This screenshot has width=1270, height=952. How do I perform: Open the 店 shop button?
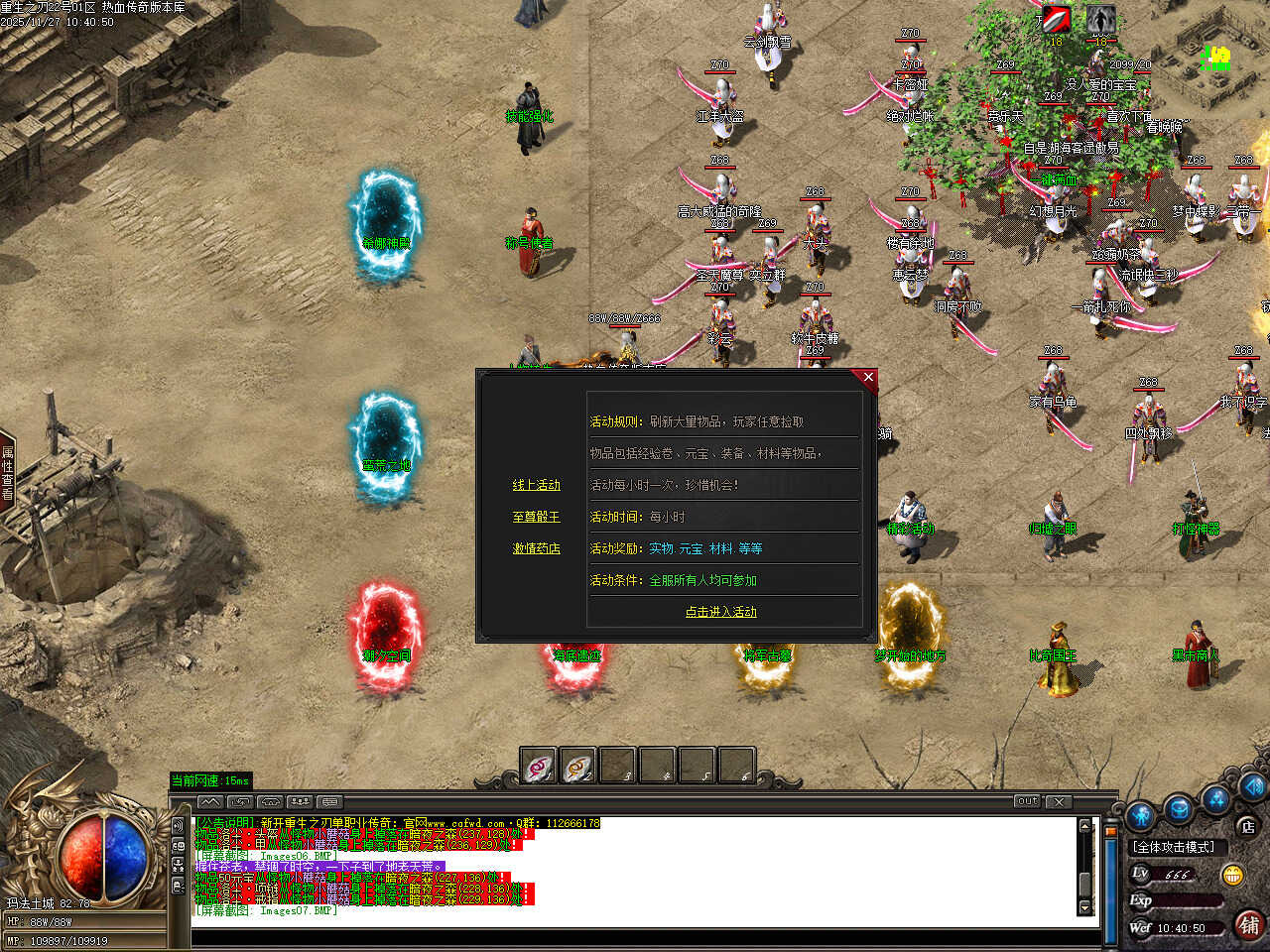1247,825
